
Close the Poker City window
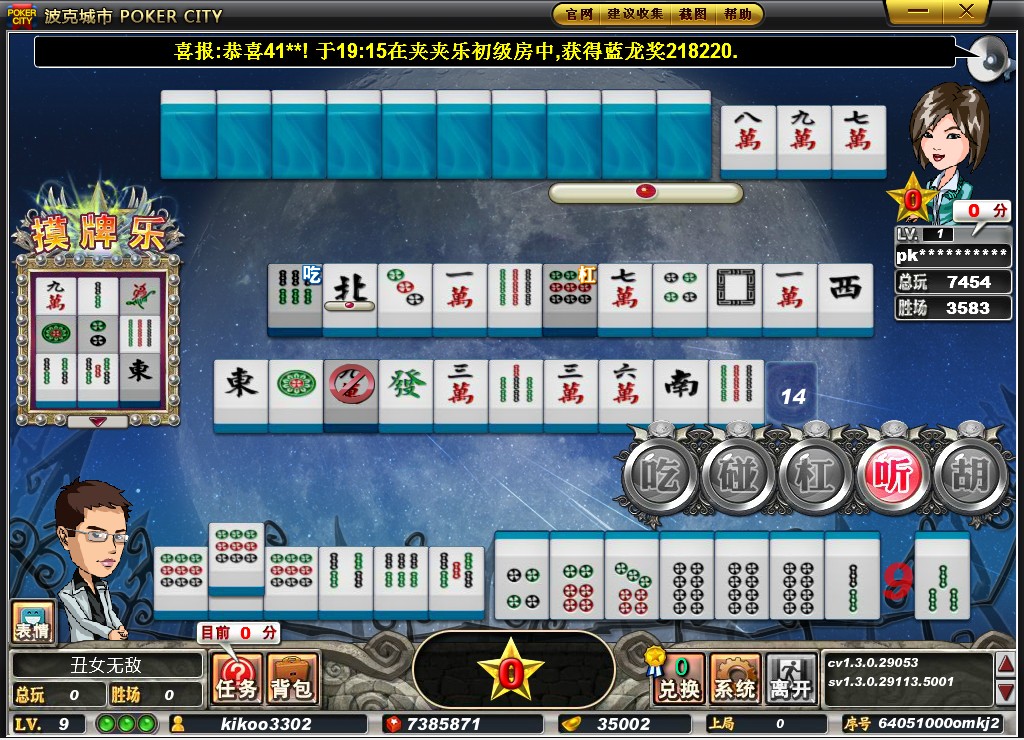[x=966, y=11]
